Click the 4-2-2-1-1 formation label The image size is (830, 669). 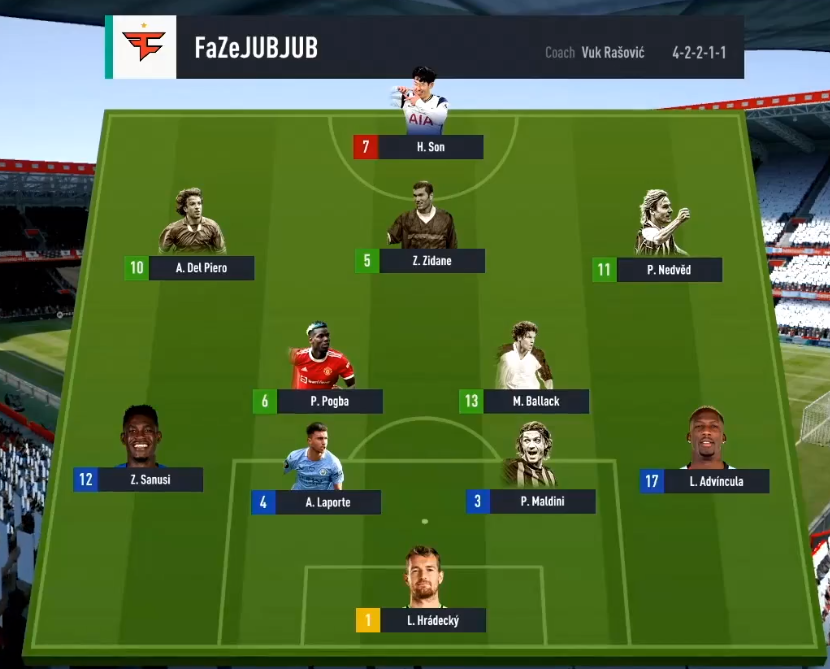(699, 52)
